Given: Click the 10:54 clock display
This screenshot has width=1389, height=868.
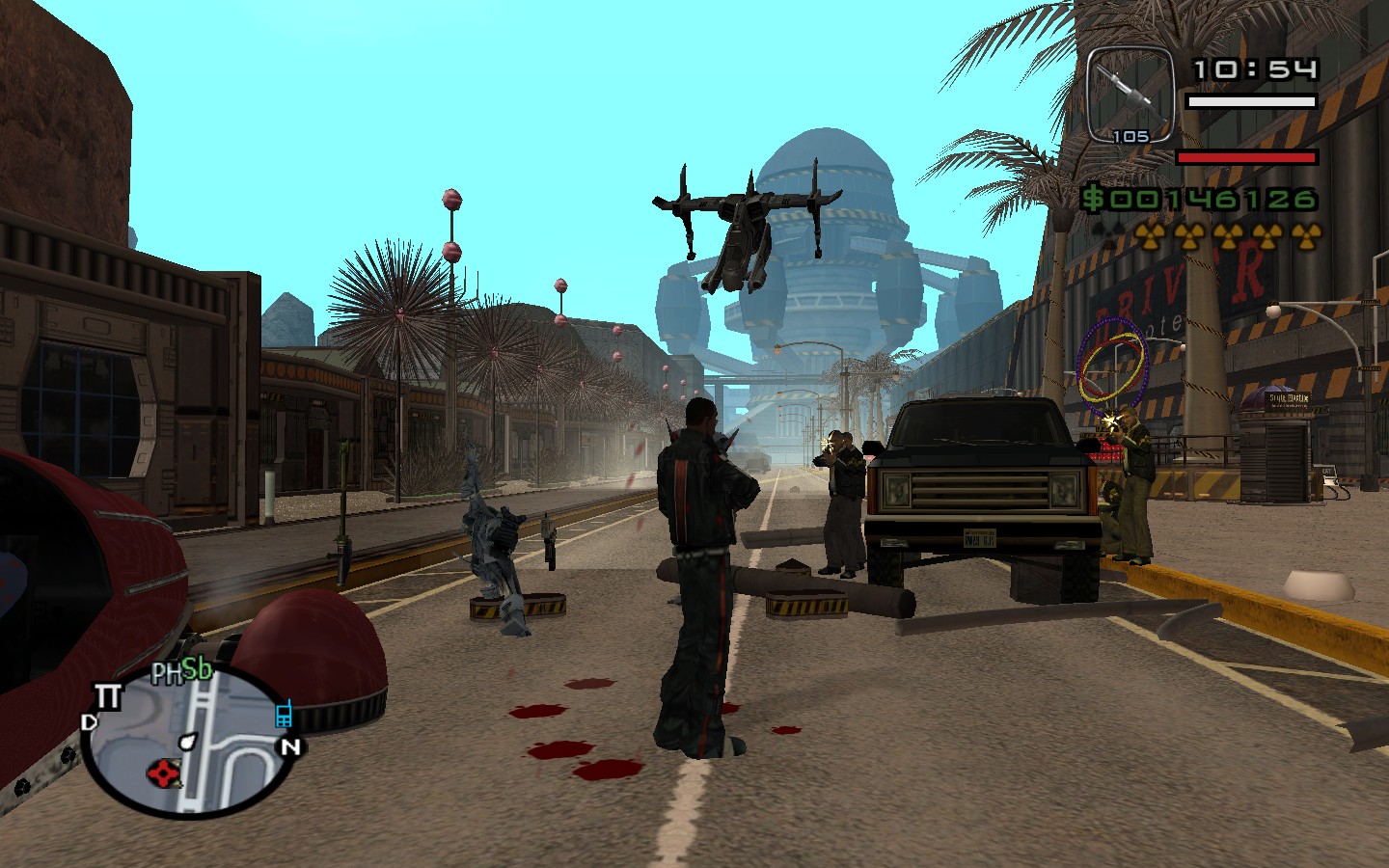Looking at the screenshot, I should pos(1256,68).
